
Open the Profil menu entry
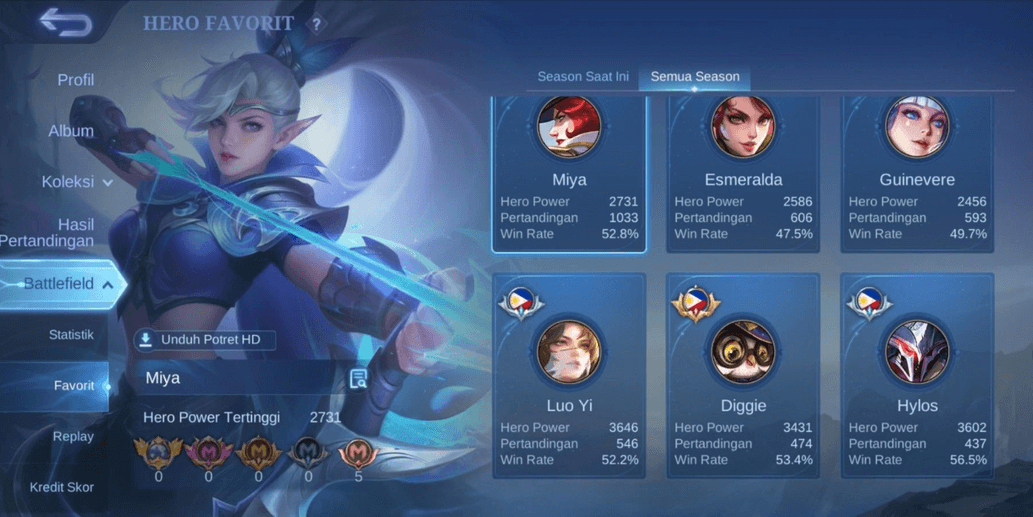tap(75, 80)
